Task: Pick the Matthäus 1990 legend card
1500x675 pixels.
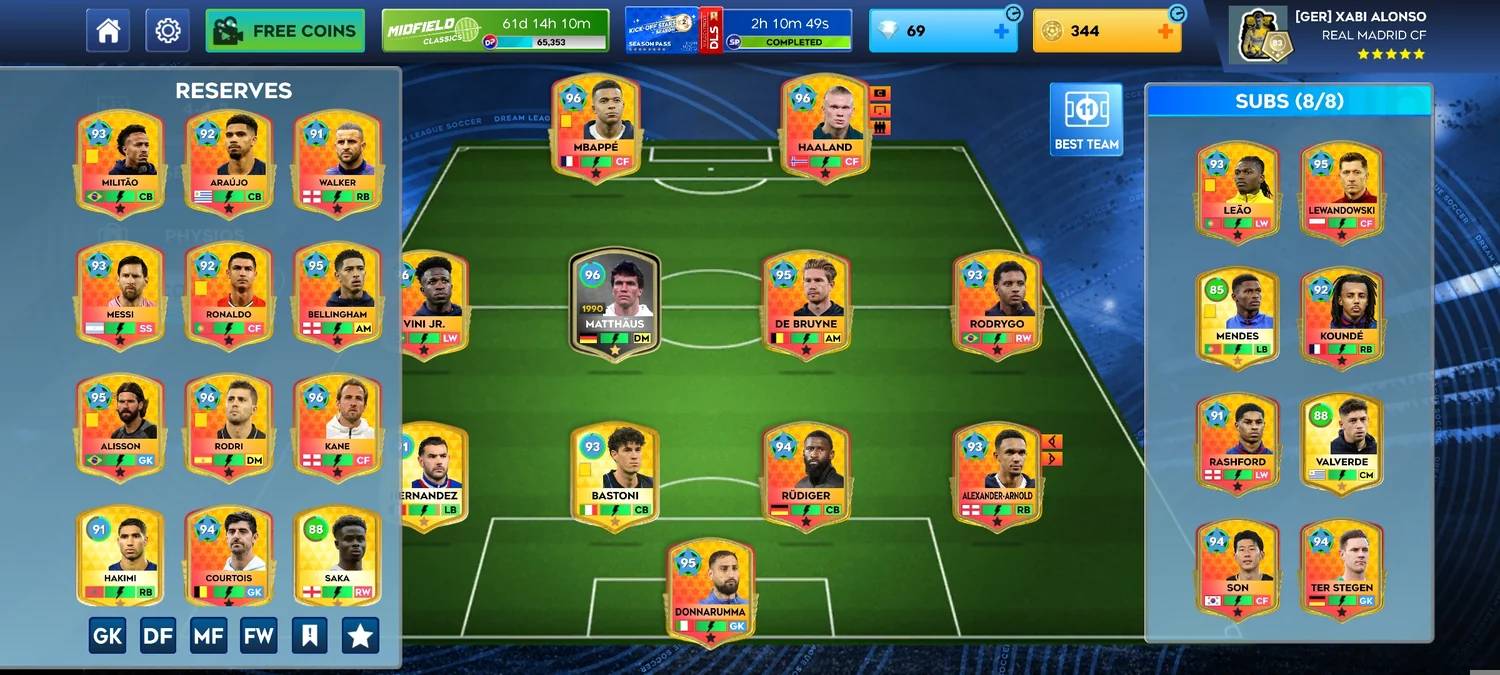Action: (614, 302)
